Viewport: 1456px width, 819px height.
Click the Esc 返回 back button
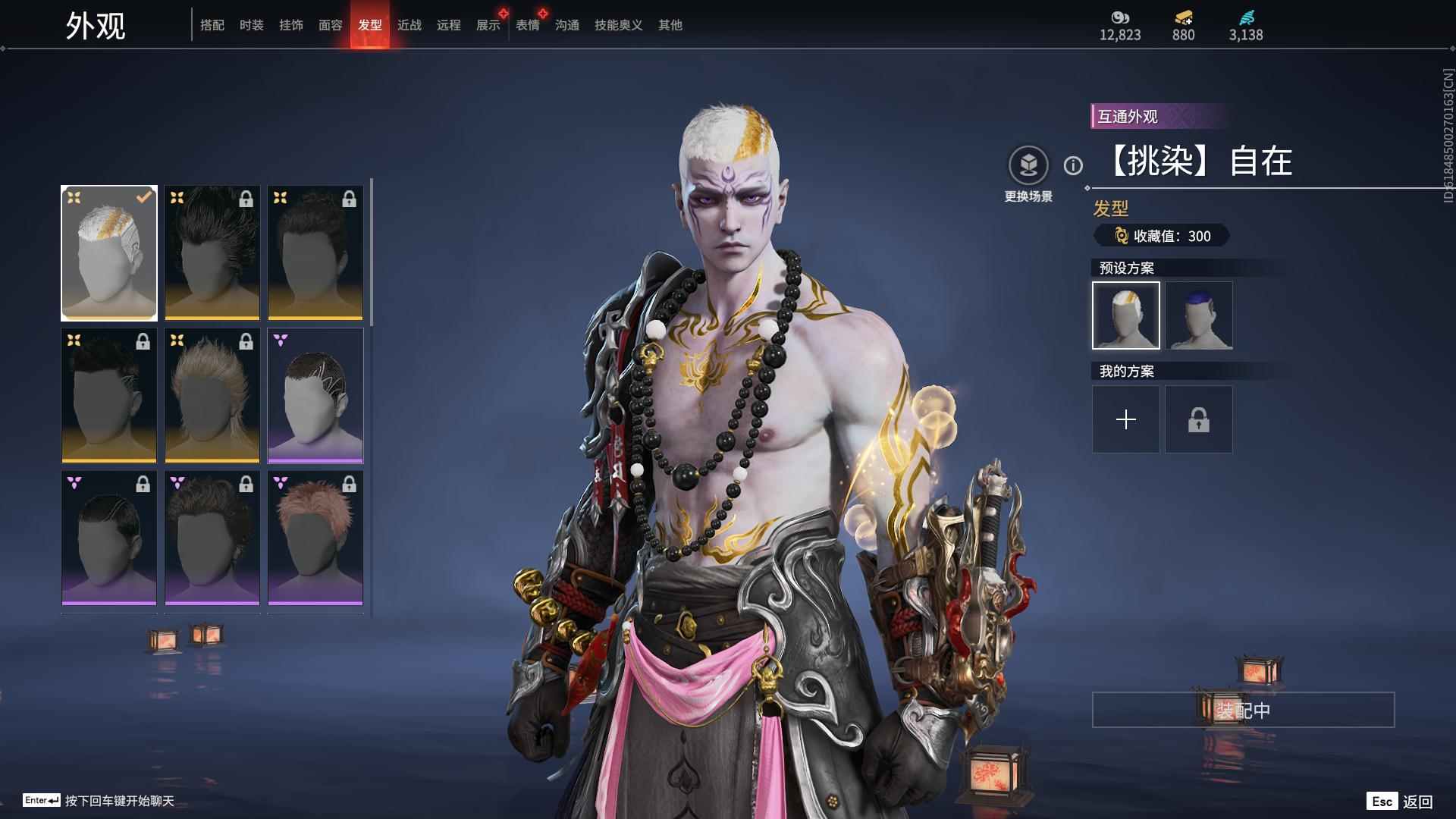point(1400,802)
